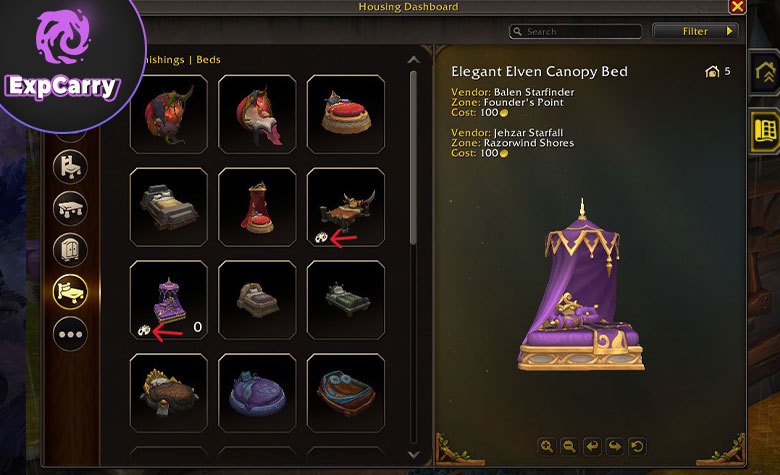This screenshot has width=780, height=475.
Task: Zoom out the bed preview model
Action: tap(569, 446)
